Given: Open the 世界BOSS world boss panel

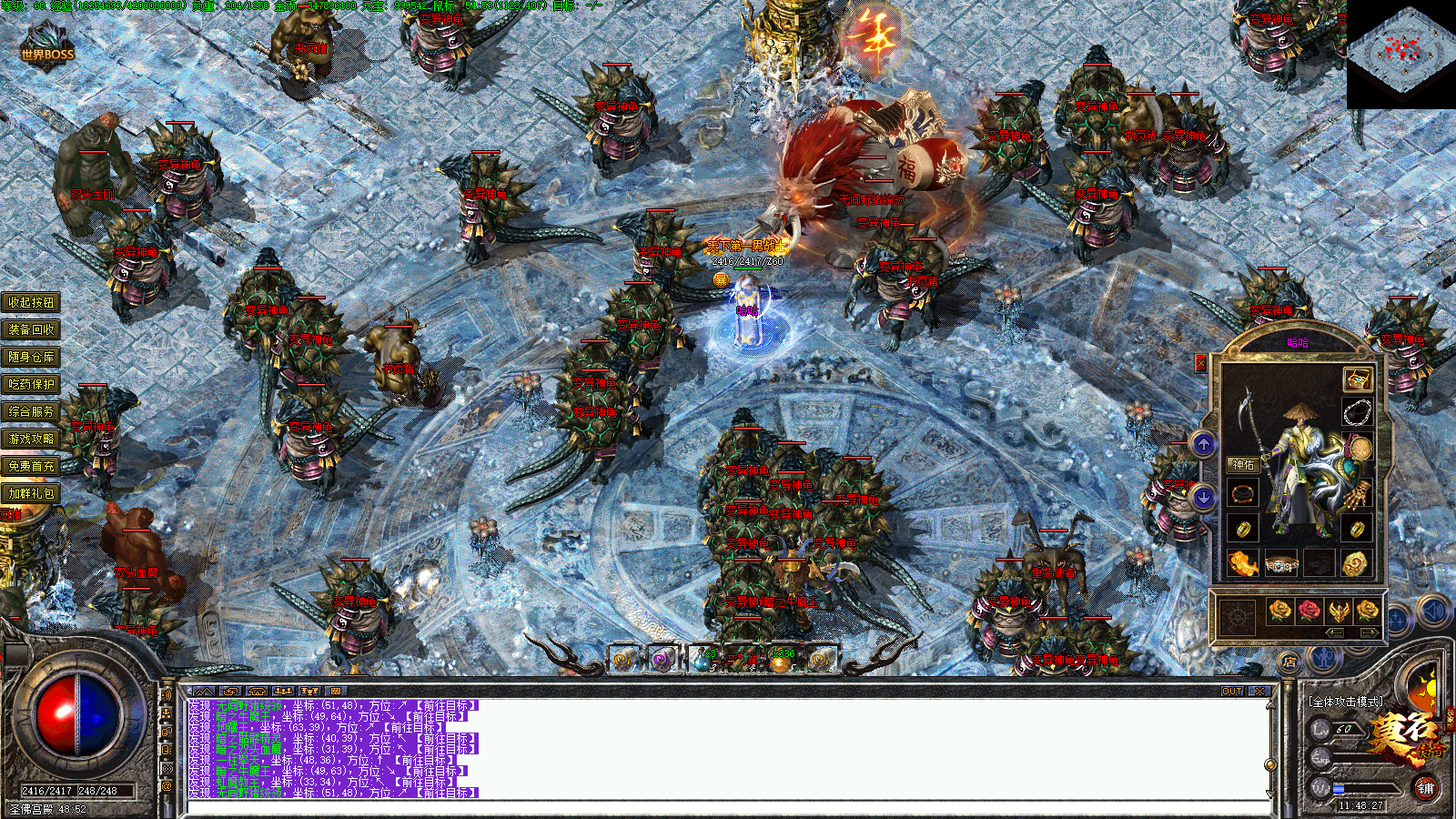Looking at the screenshot, I should [47, 47].
